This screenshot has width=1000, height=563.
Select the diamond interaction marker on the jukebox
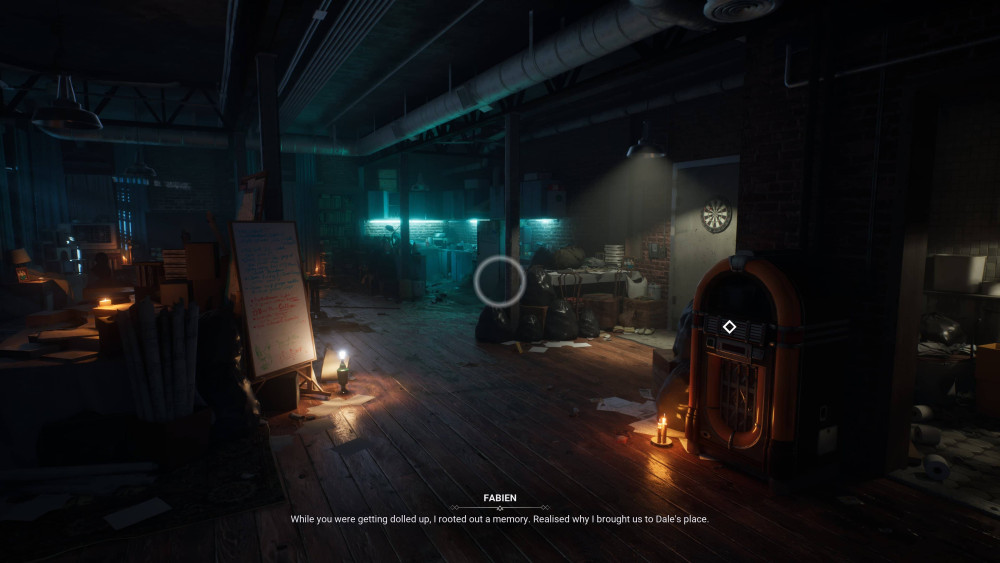point(730,327)
